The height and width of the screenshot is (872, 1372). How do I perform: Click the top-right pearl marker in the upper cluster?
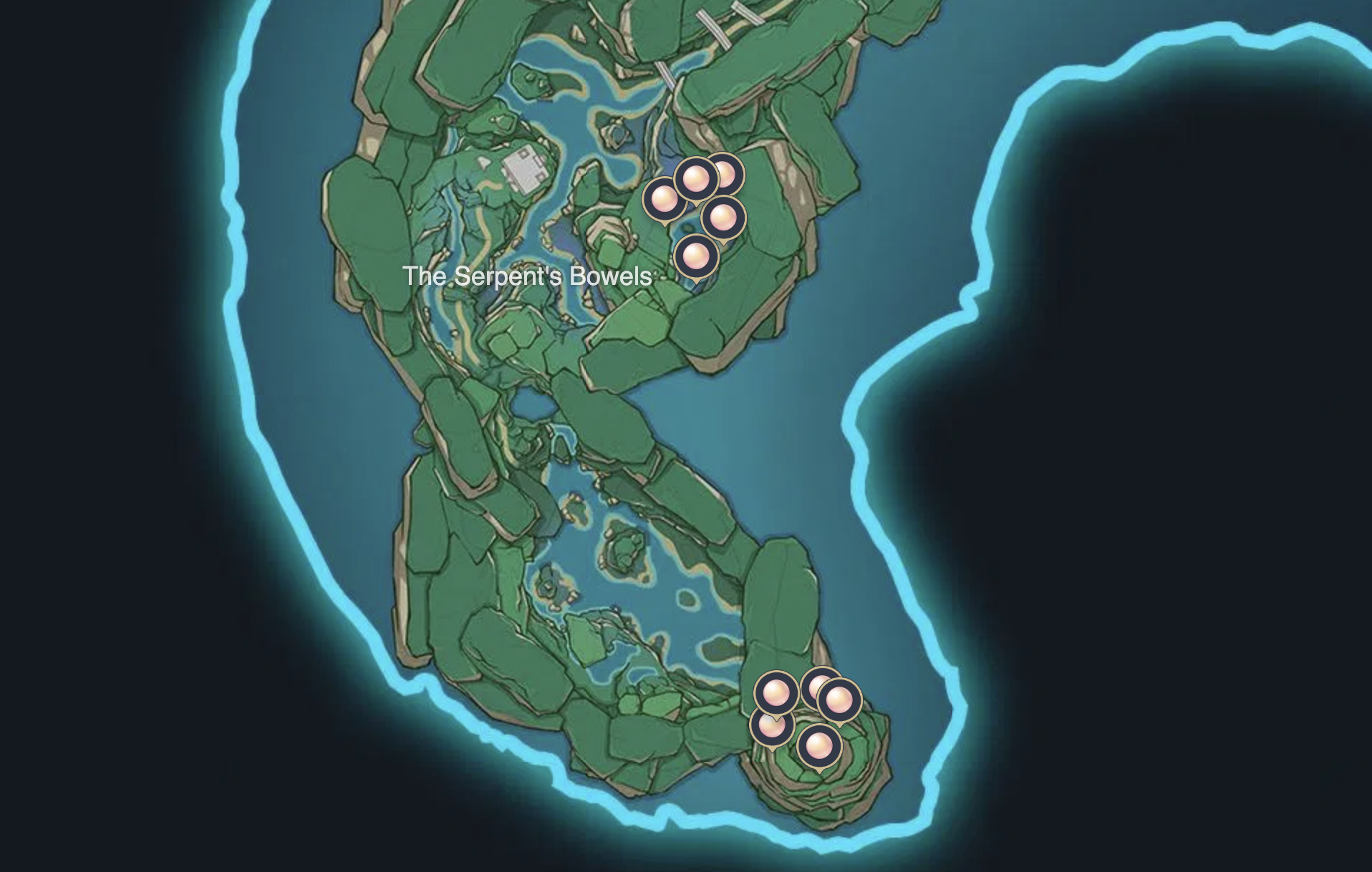pyautogui.click(x=728, y=173)
